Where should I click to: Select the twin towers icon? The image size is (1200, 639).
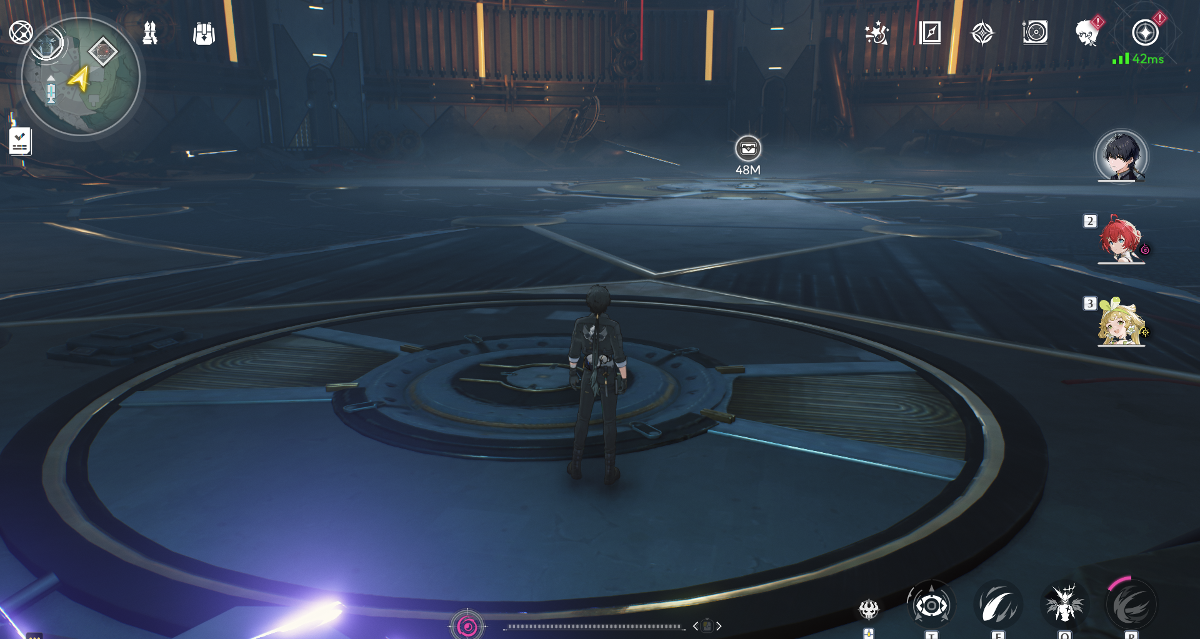(150, 33)
